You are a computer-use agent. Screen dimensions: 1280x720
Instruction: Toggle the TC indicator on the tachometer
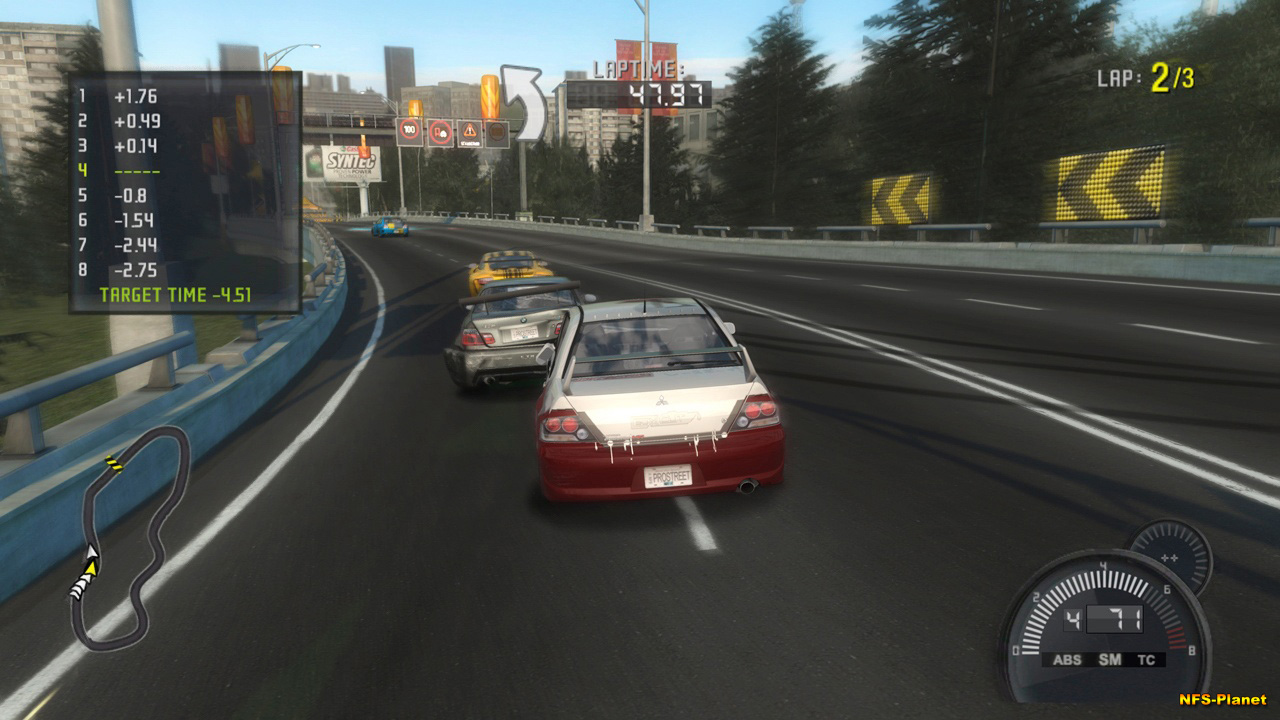pos(1146,660)
